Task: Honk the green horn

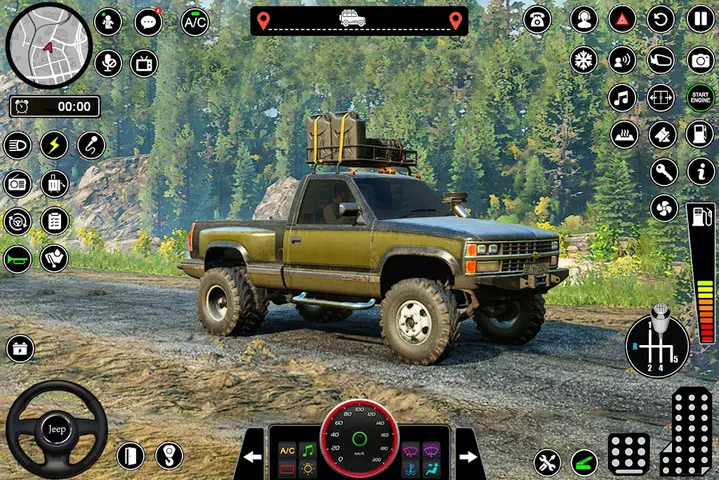Action: (x=17, y=258)
